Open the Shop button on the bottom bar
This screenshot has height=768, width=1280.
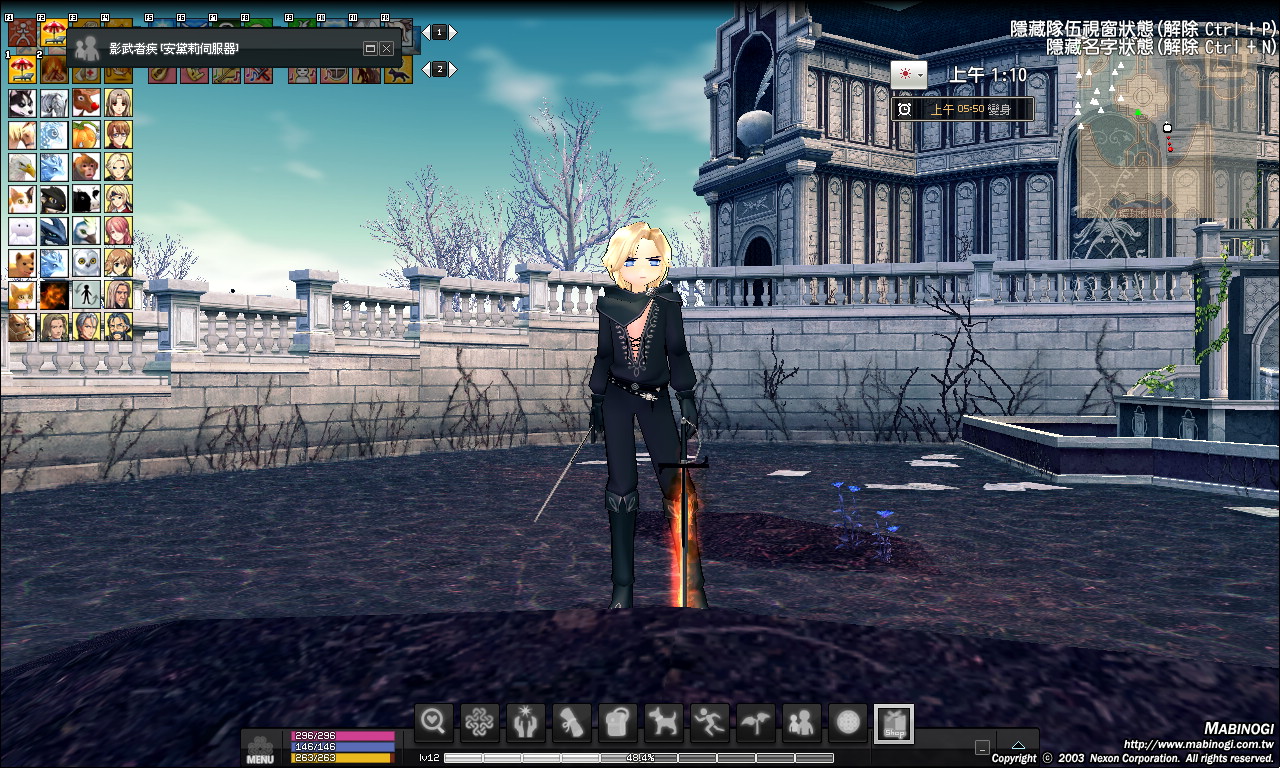coord(894,724)
